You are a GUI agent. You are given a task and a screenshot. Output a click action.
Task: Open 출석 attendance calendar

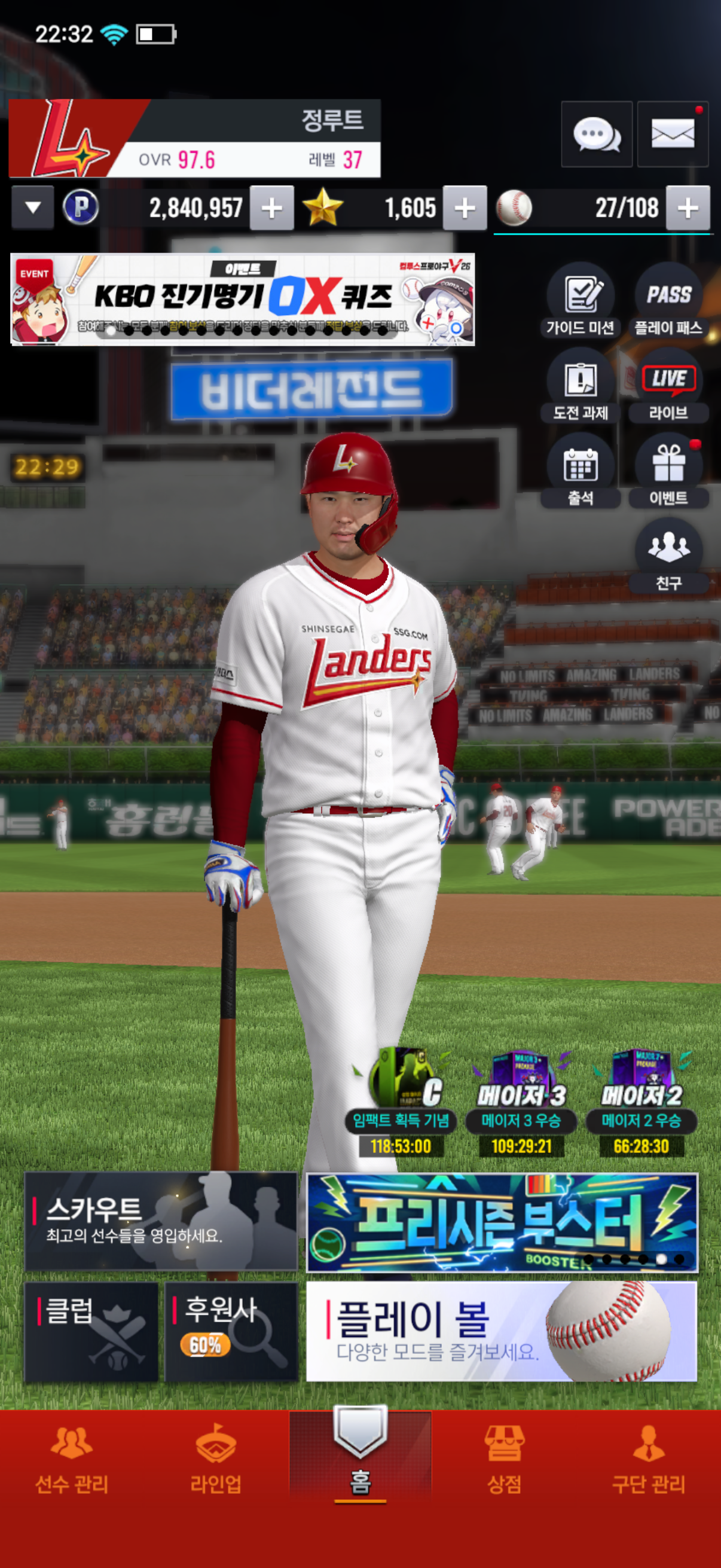click(580, 471)
